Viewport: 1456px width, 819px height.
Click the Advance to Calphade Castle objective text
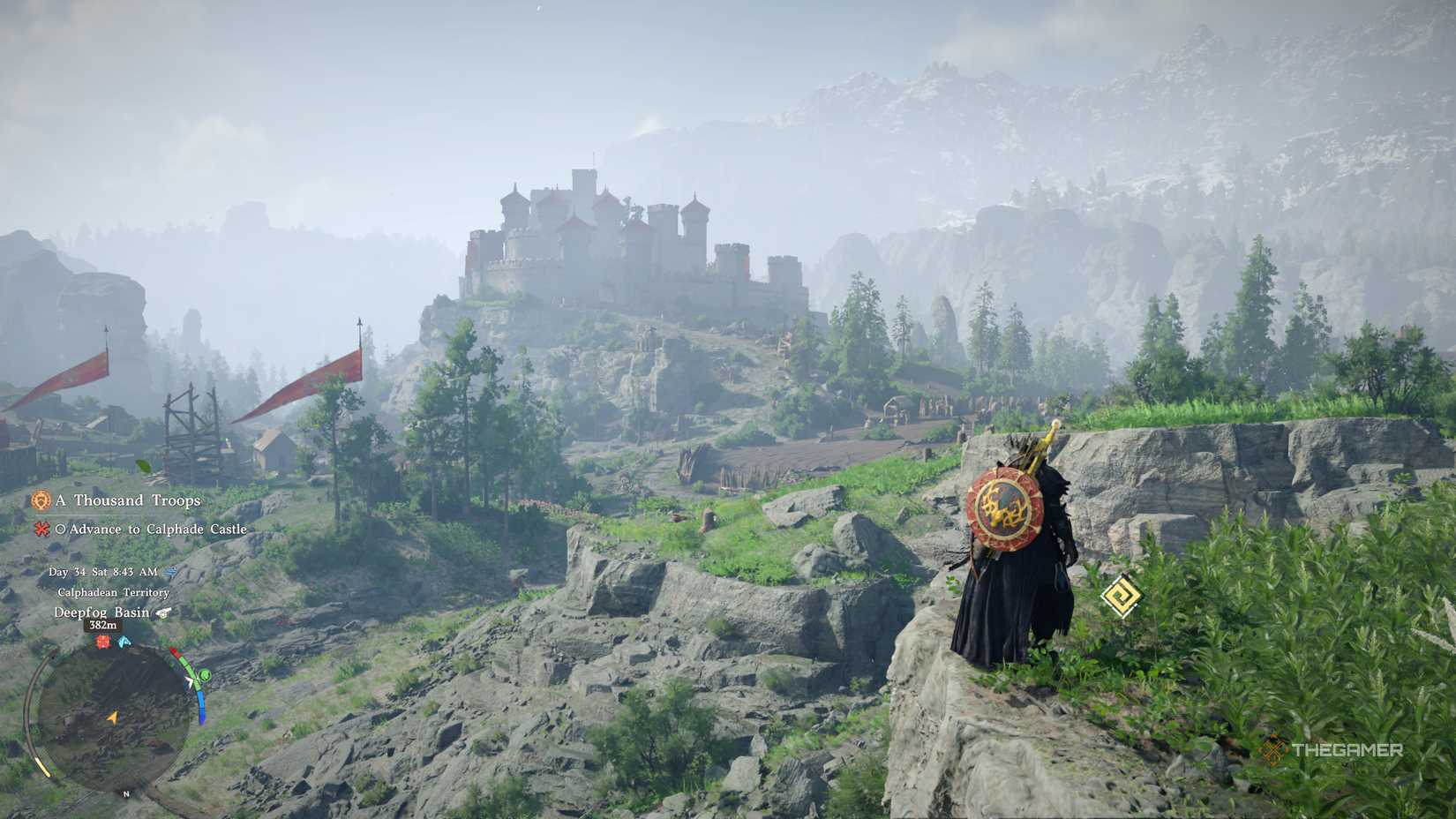159,530
